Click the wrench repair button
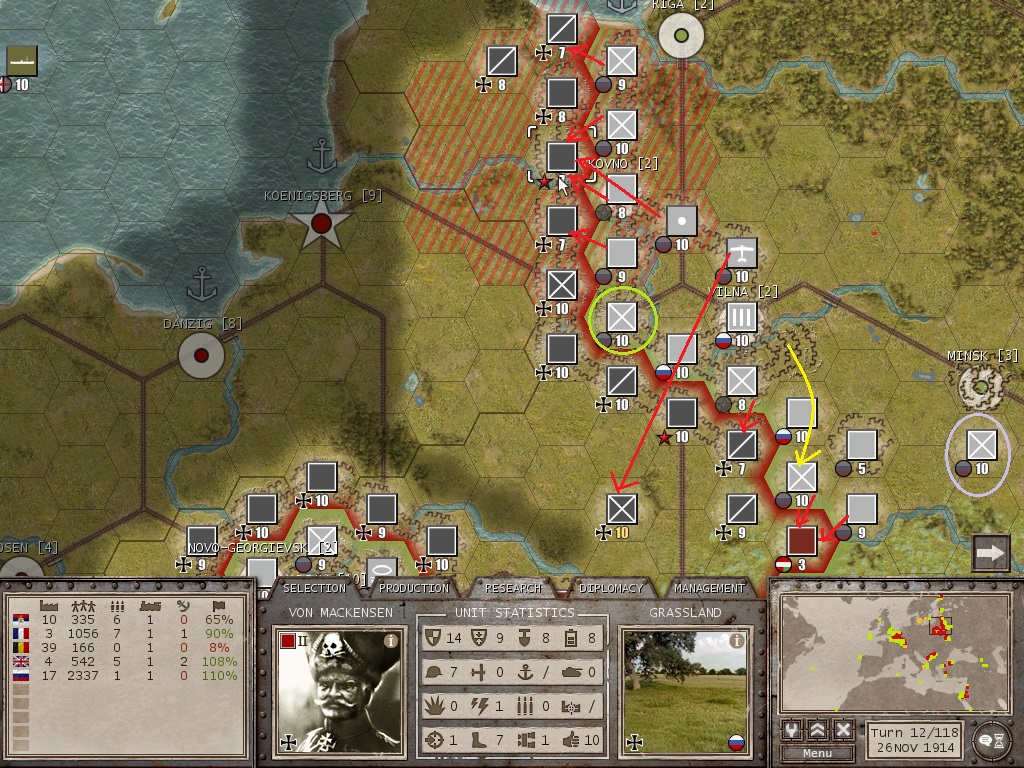Viewport: 1024px width, 768px height. [793, 730]
